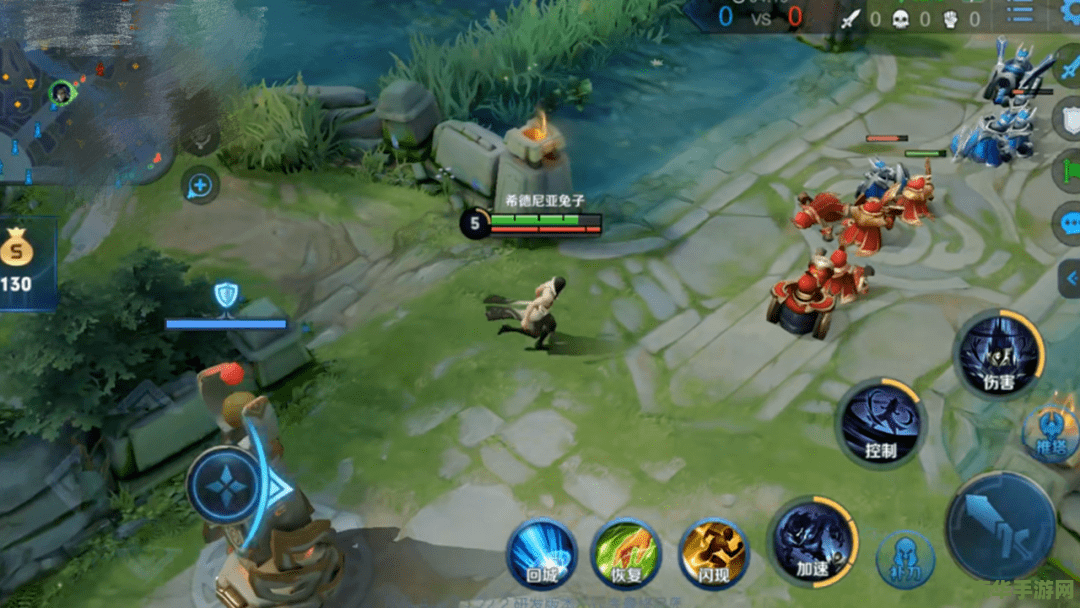Tap the green flag signal button
The image size is (1080, 608).
pos(1069,166)
